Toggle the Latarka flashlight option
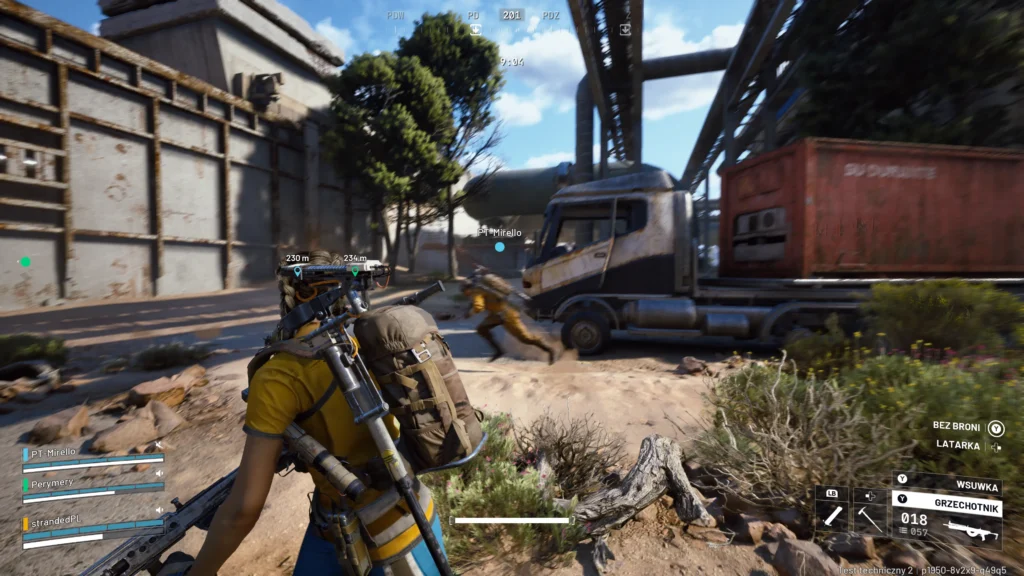 point(958,445)
